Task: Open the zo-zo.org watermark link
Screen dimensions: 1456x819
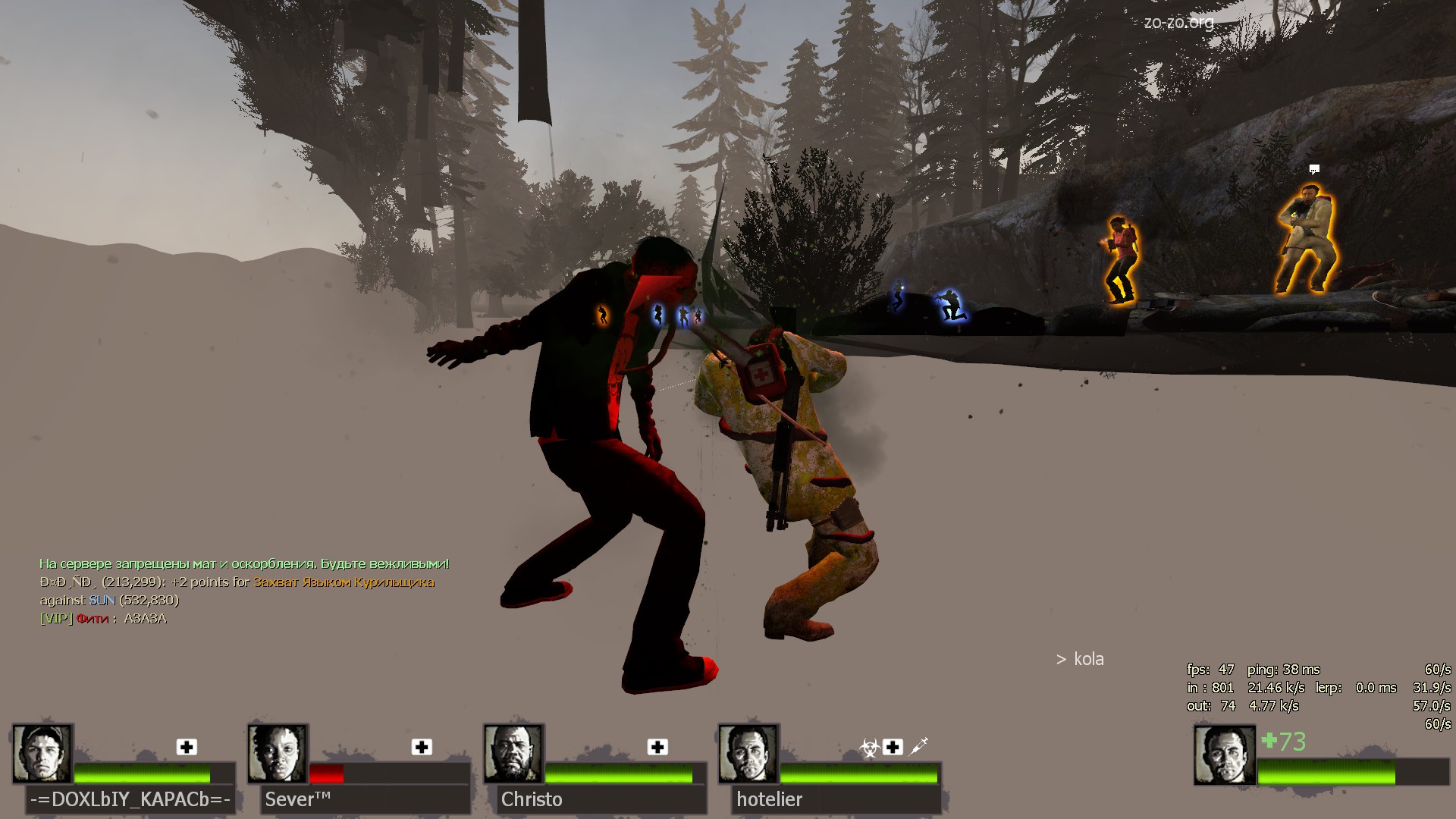Action: [x=1178, y=22]
